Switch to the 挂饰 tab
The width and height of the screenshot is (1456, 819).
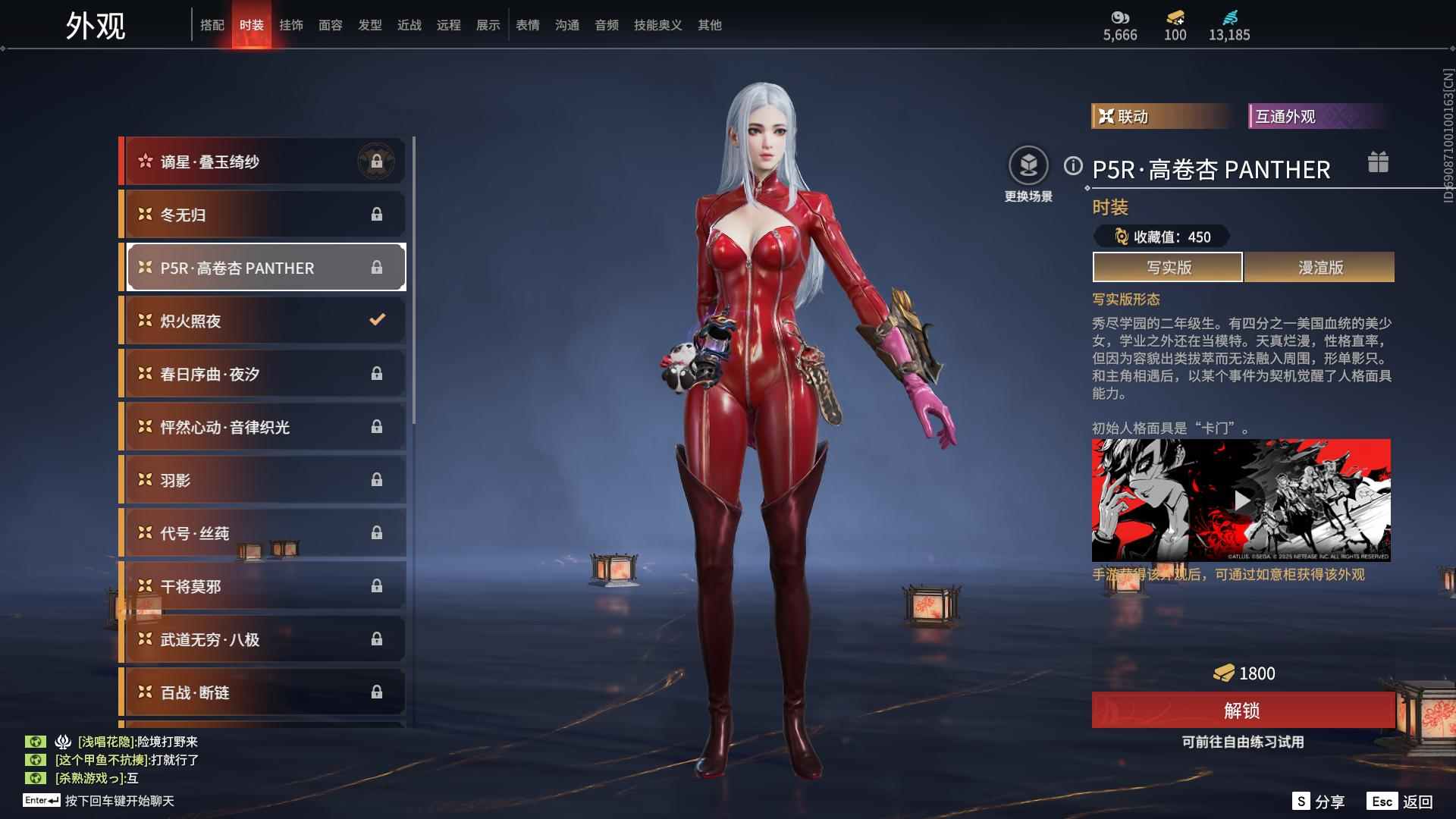tap(291, 25)
